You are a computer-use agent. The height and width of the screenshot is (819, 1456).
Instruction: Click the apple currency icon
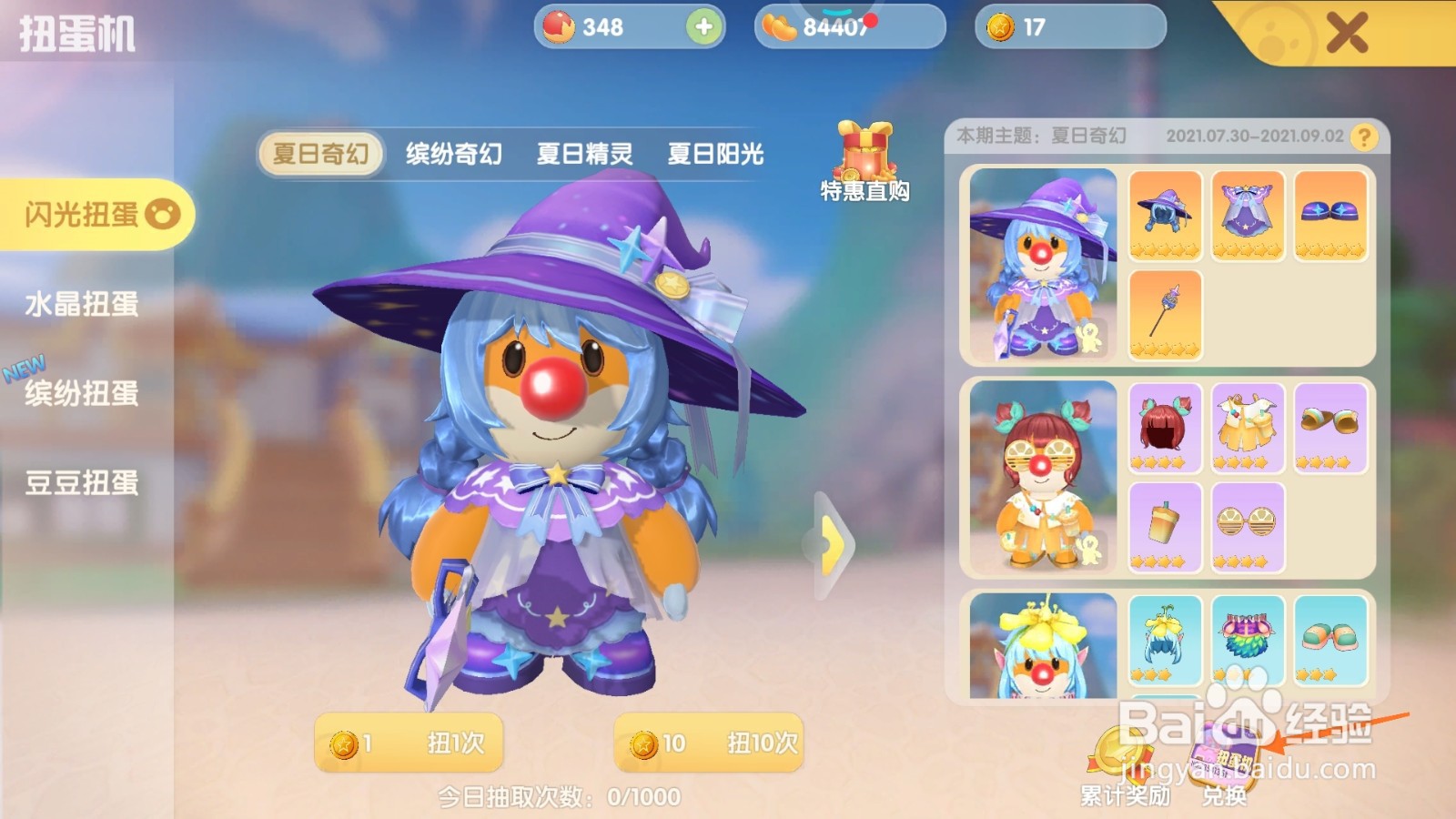click(561, 28)
